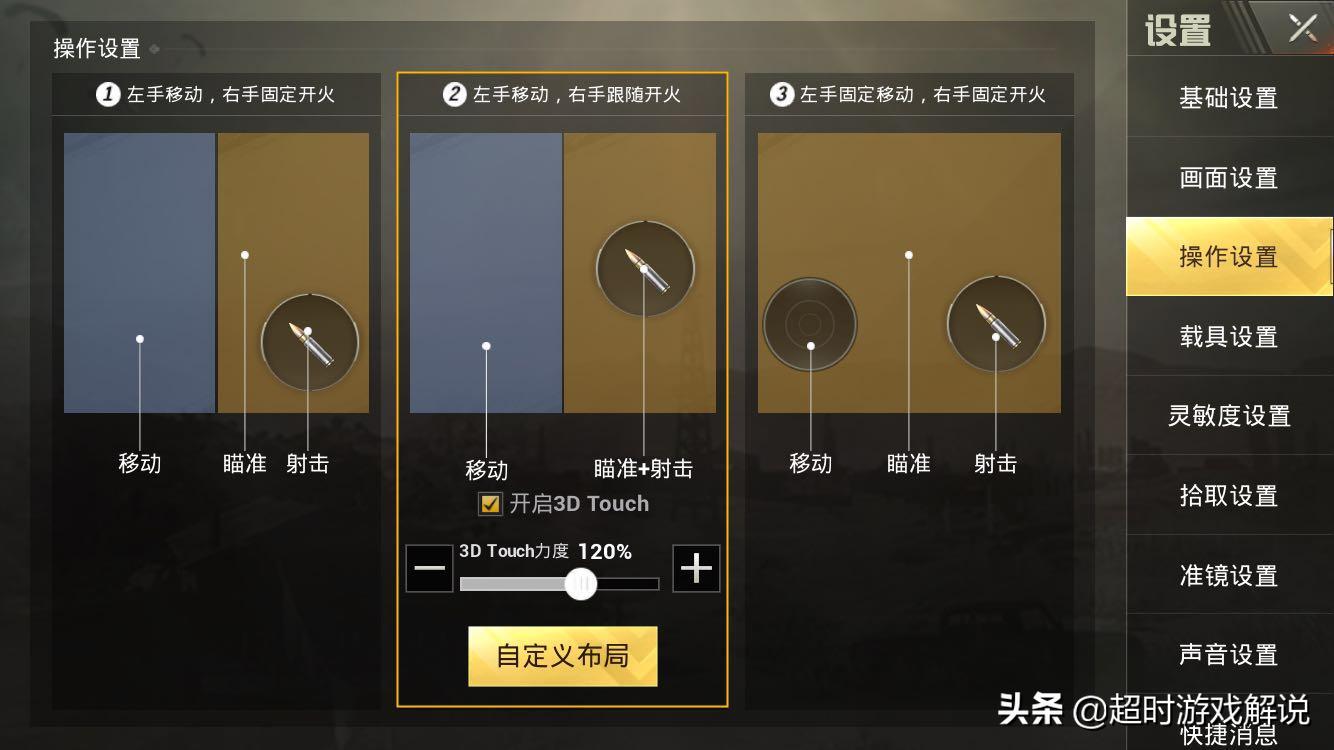Image resolution: width=1334 pixels, height=750 pixels.
Task: Switch to 画面设置 (Graphics Settings)
Action: click(1229, 177)
